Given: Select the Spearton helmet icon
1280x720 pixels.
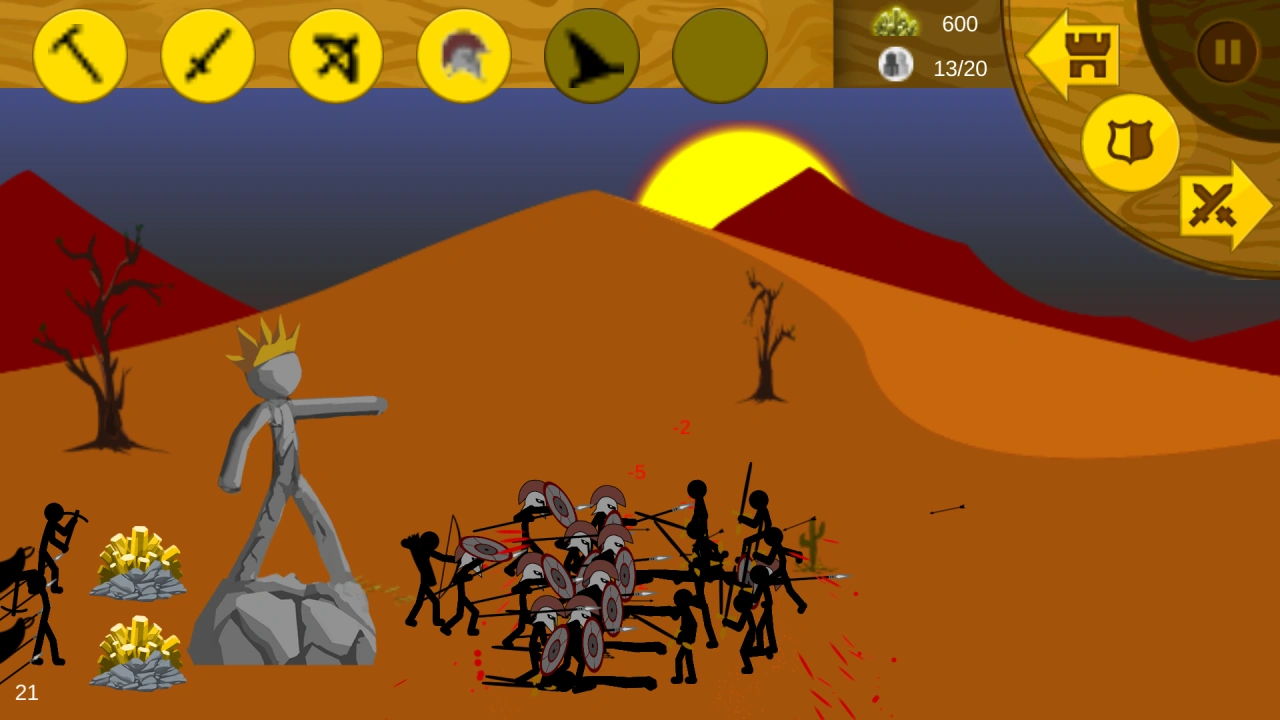Looking at the screenshot, I should click(463, 56).
